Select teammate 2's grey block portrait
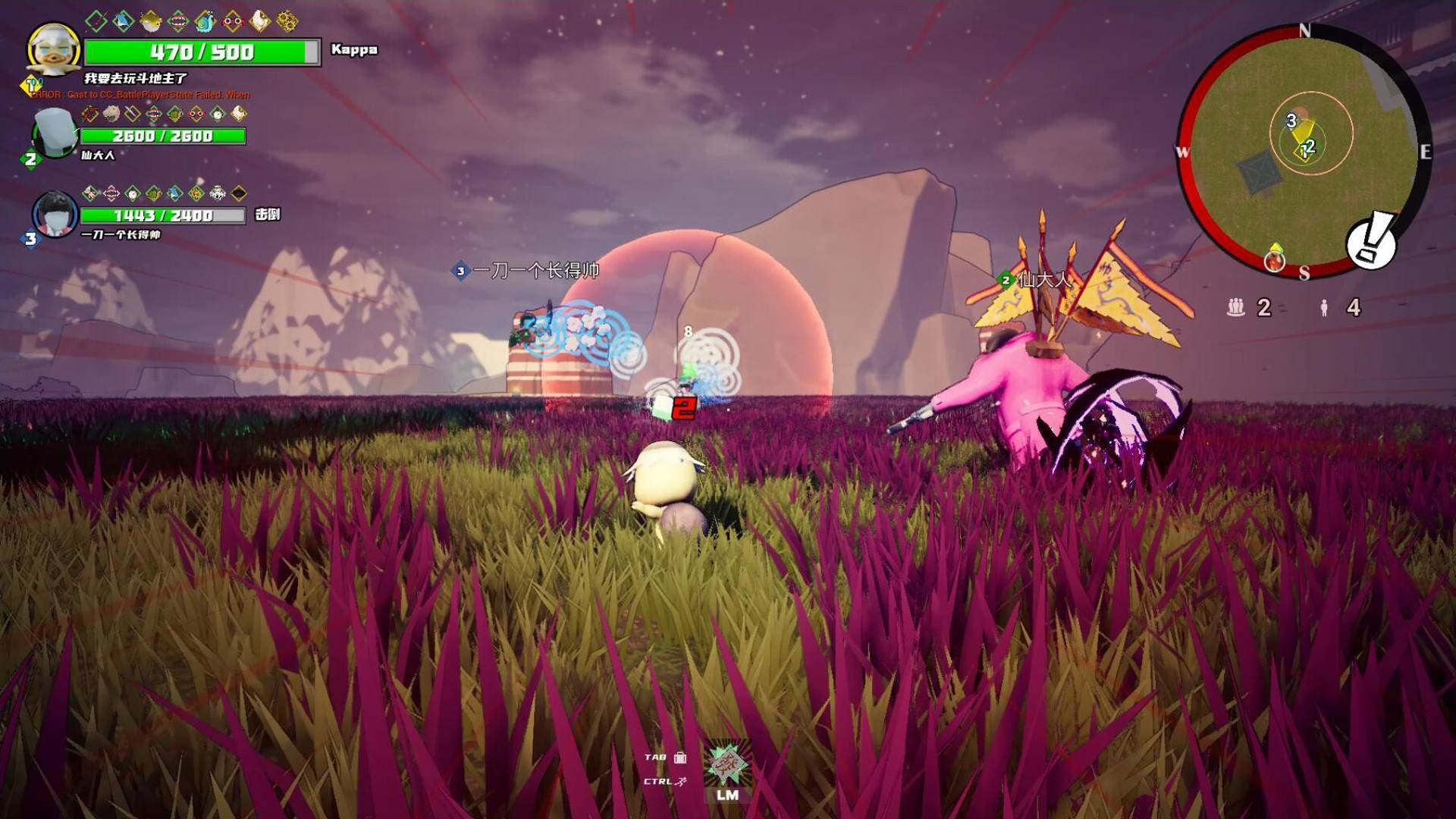This screenshot has width=1456, height=819. [54, 133]
